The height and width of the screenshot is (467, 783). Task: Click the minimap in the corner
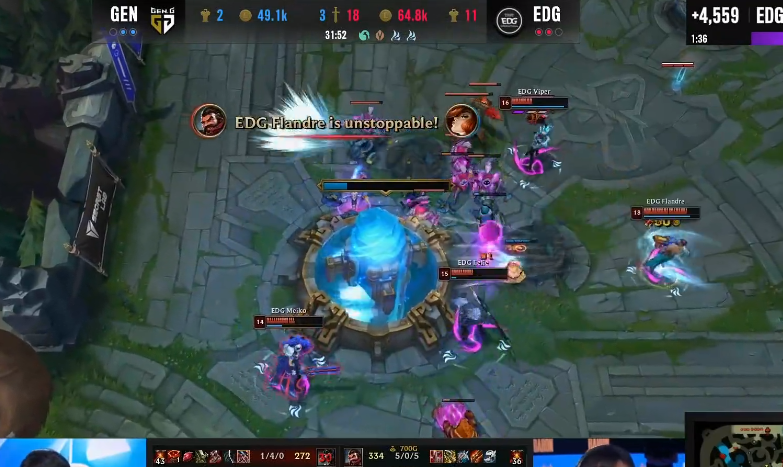pos(737,441)
